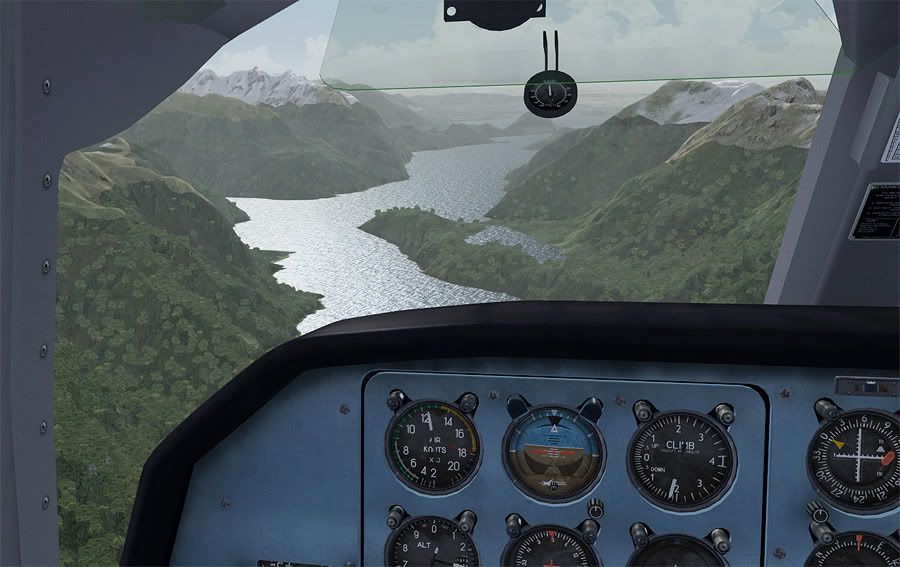The width and height of the screenshot is (900, 567).
Task: Click the hanging magnetic compass
Action: point(548,95)
